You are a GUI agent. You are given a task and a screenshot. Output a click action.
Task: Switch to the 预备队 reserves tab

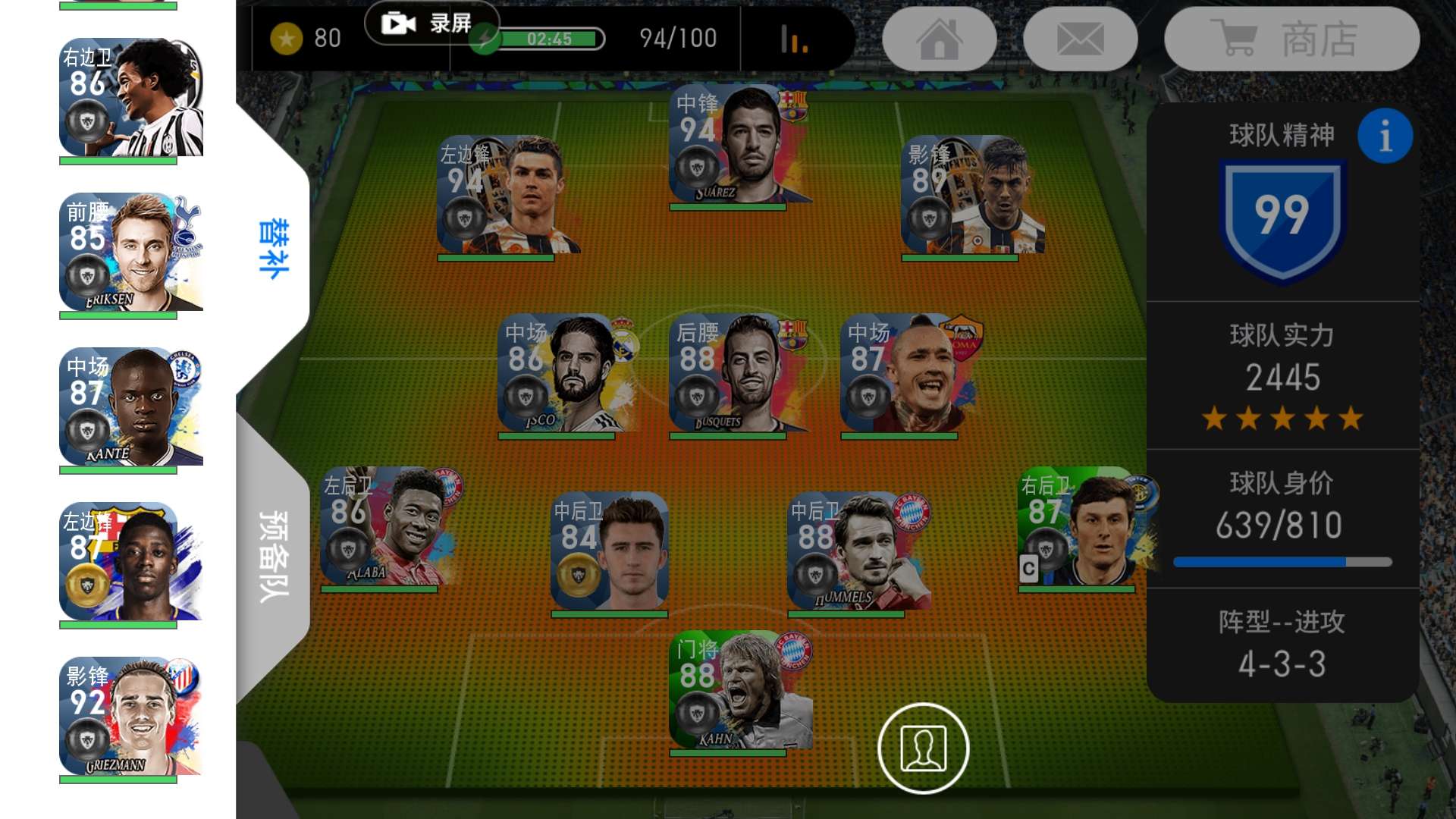click(273, 556)
